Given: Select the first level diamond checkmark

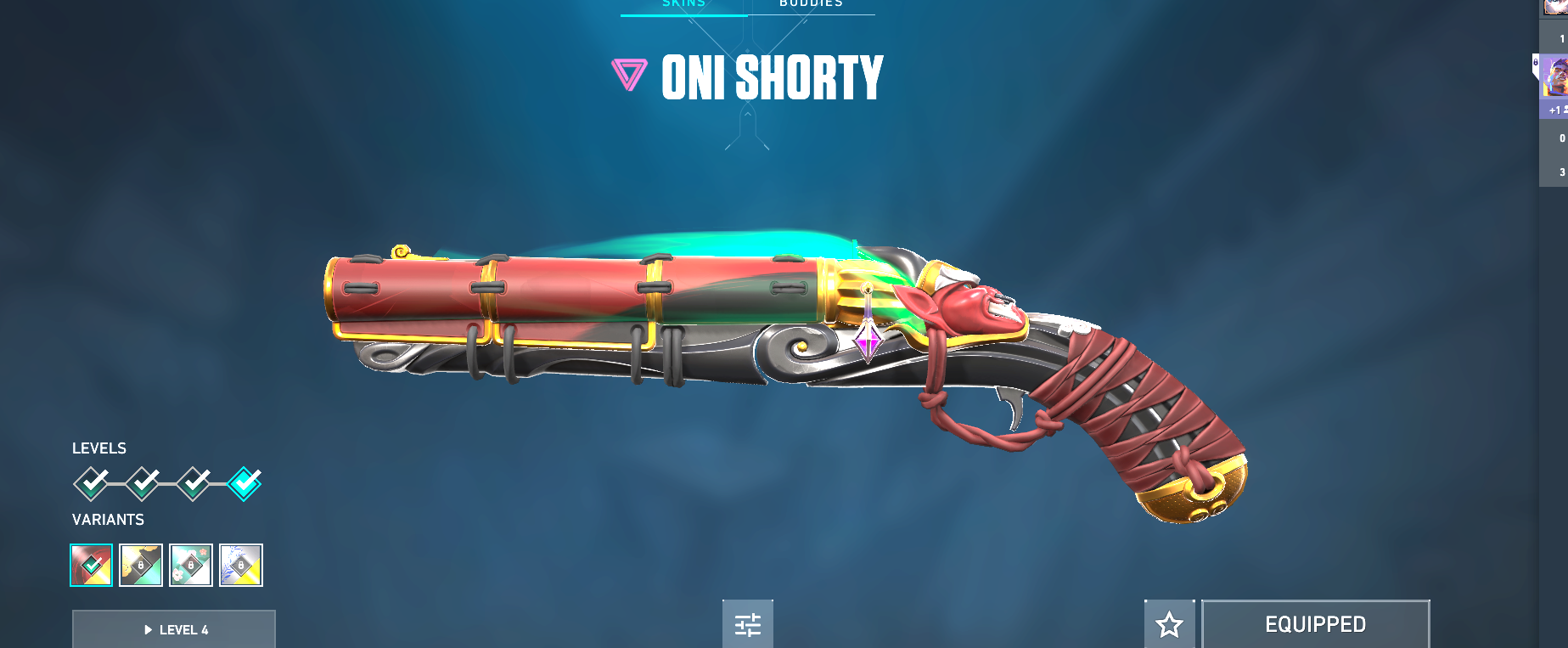Looking at the screenshot, I should [91, 483].
